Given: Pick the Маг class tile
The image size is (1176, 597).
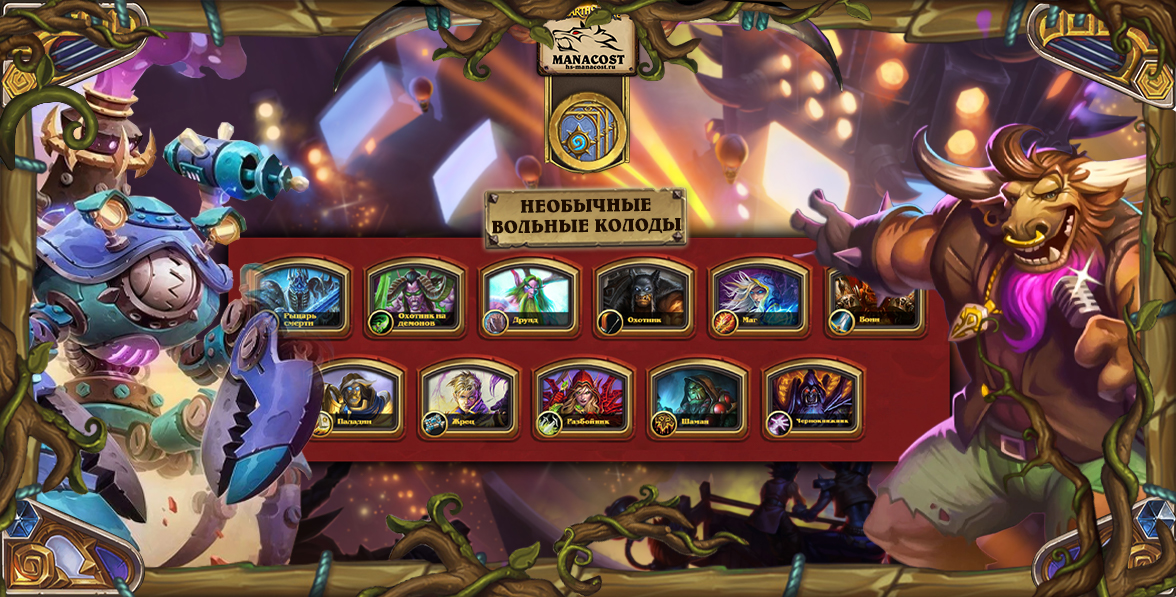Looking at the screenshot, I should [760, 298].
